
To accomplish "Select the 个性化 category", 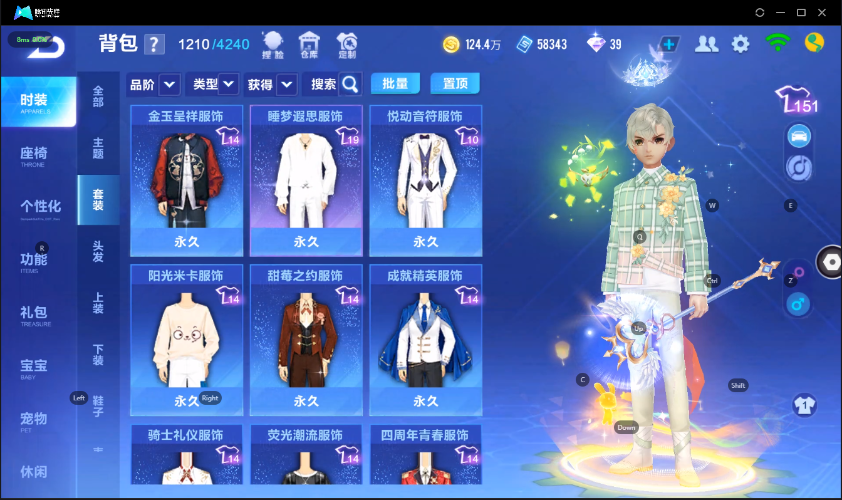I will pos(40,207).
